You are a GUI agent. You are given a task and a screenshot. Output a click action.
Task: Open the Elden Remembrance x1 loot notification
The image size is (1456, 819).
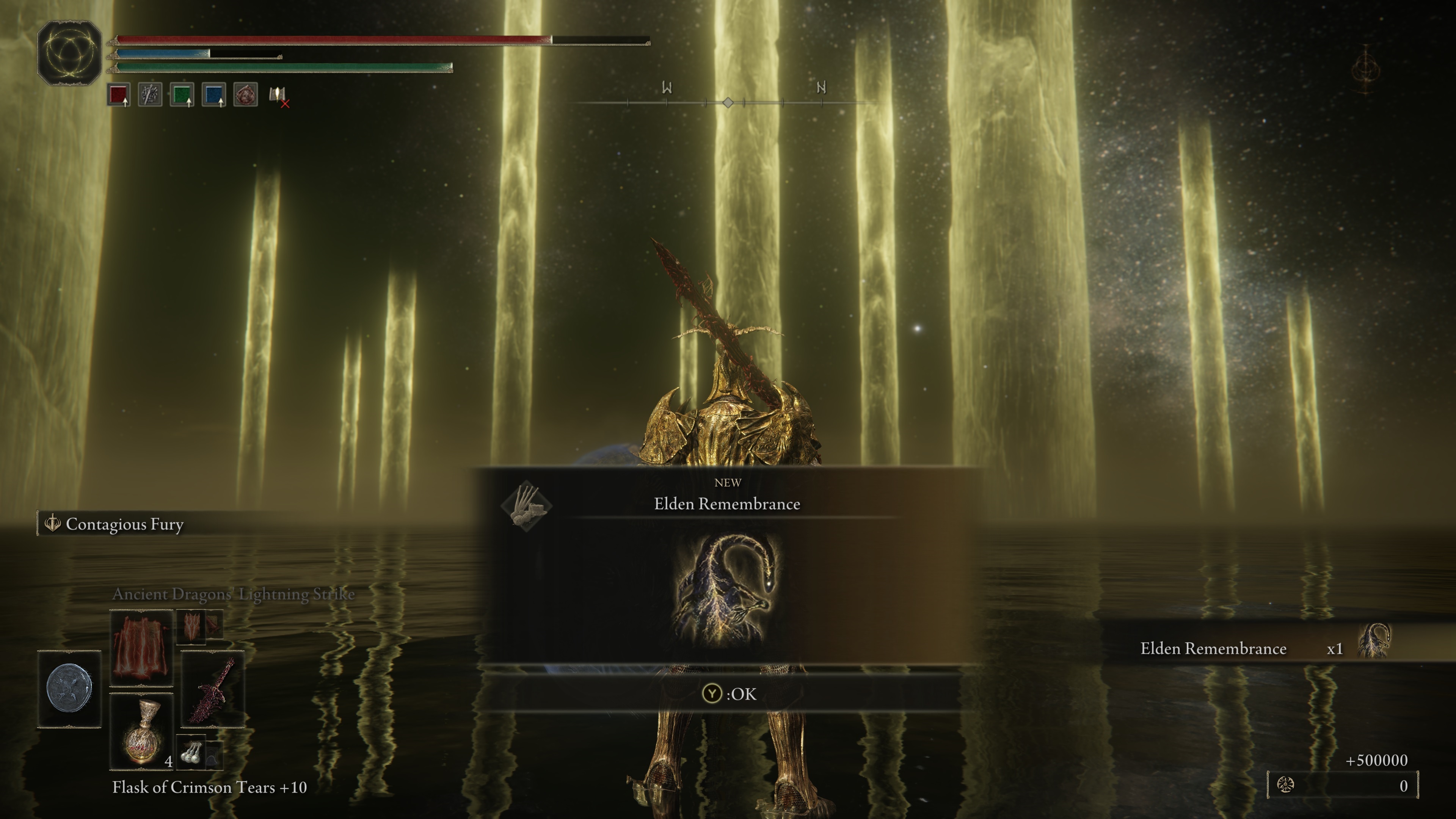click(x=1266, y=648)
